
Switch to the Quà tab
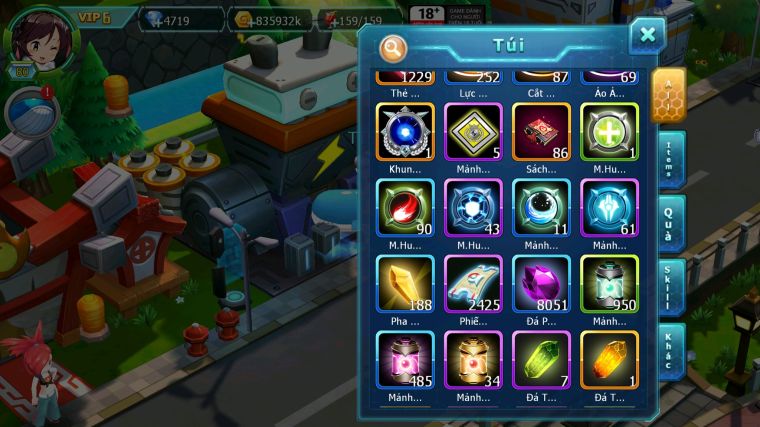[669, 224]
